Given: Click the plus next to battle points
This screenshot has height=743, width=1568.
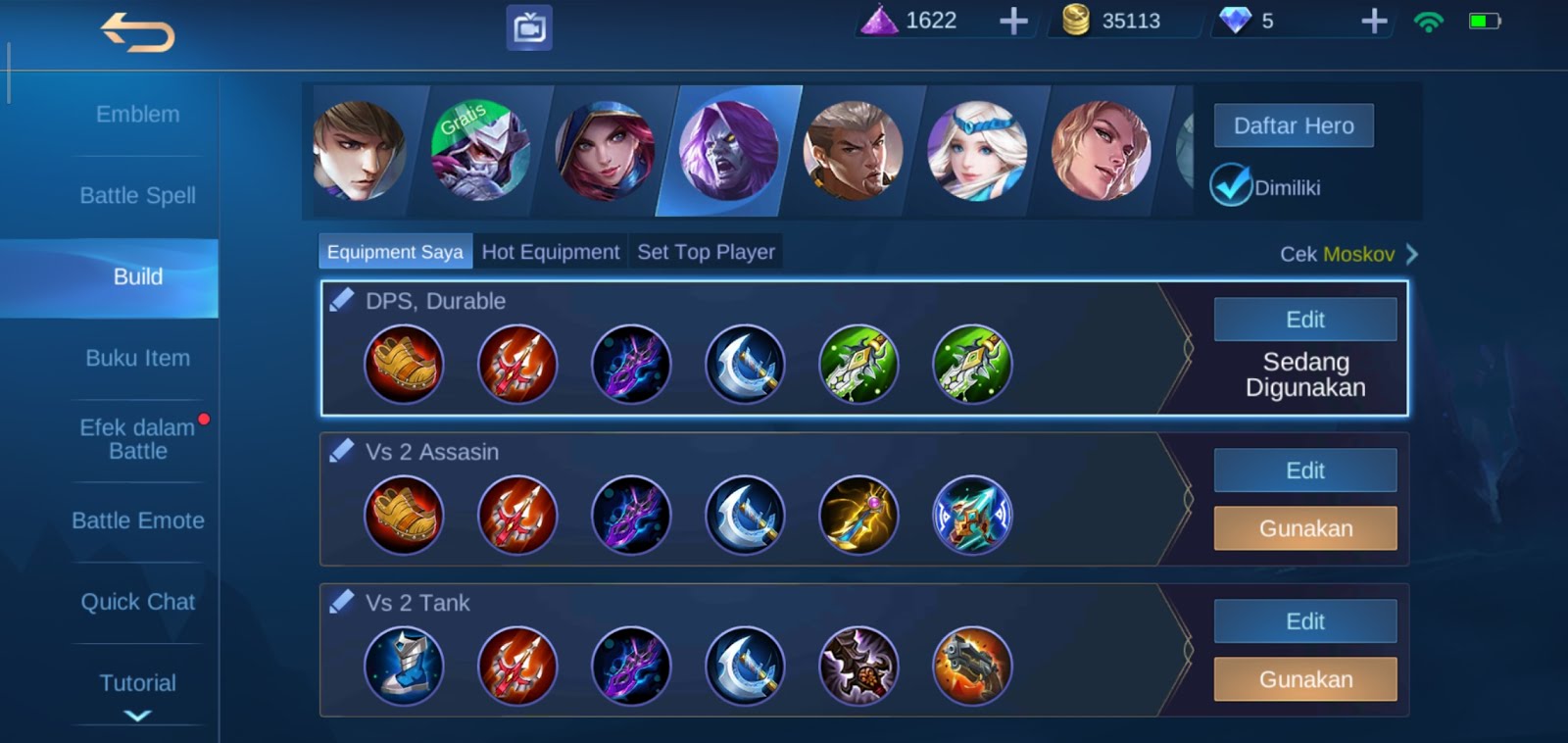Looking at the screenshot, I should tap(1014, 19).
